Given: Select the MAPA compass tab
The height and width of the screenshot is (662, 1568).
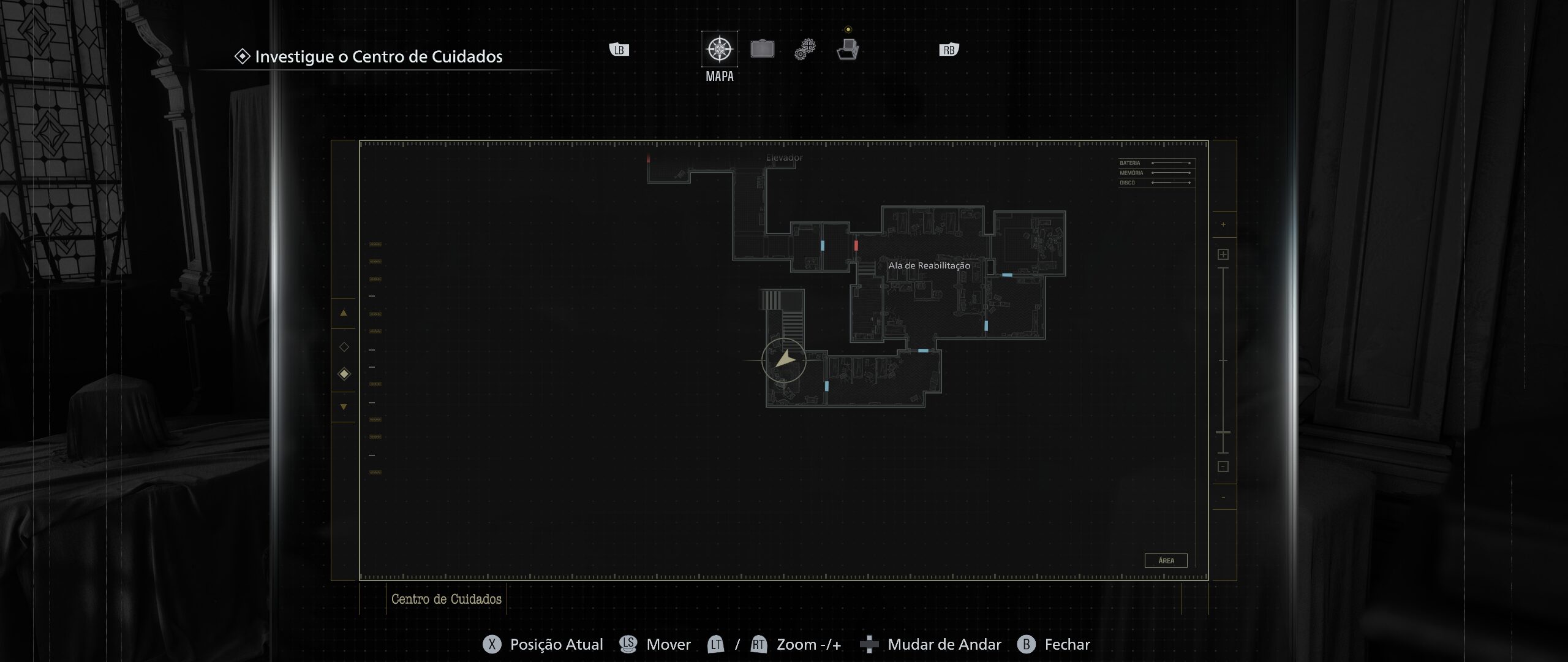Looking at the screenshot, I should coord(719,50).
